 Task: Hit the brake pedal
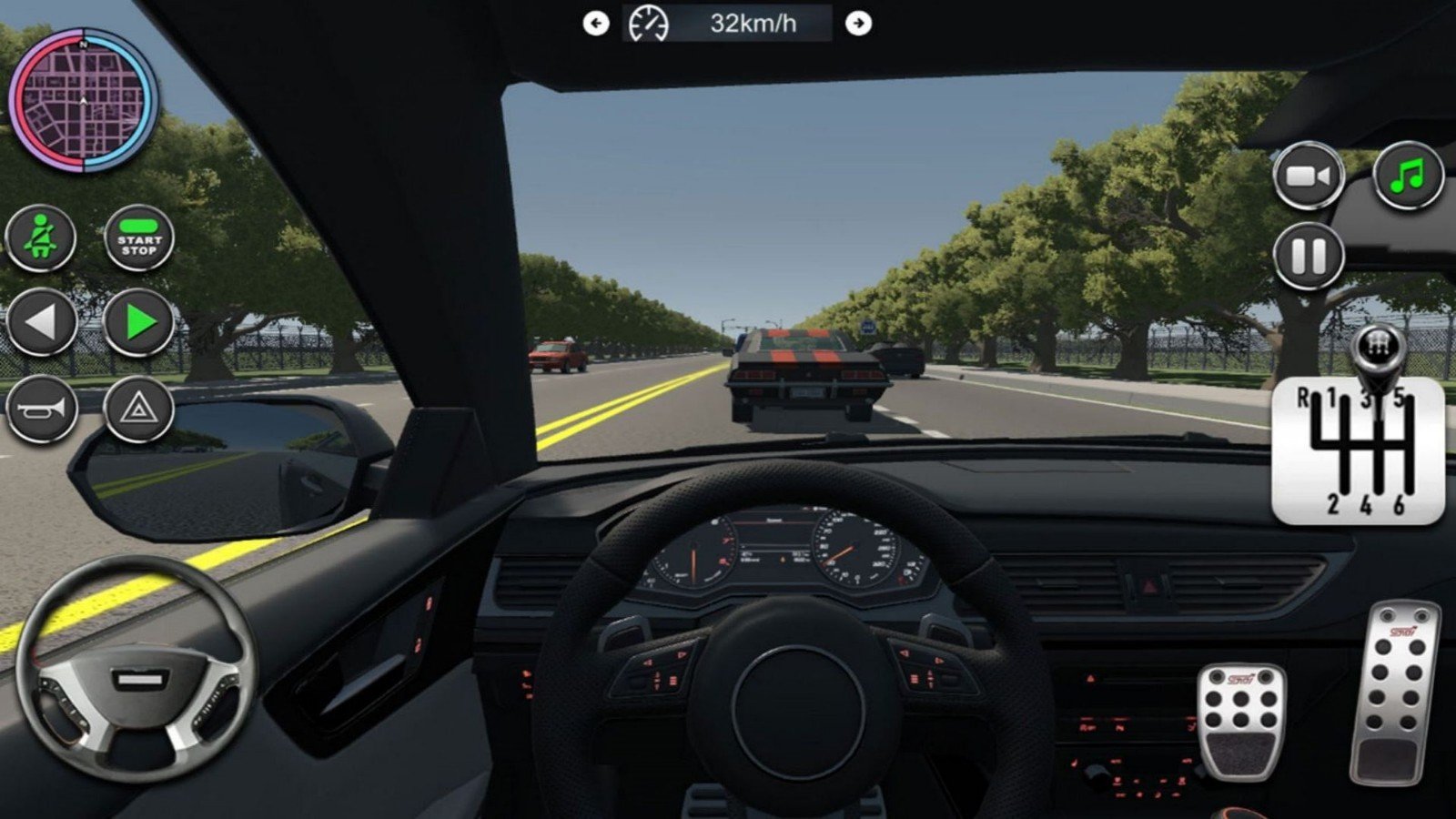pos(1241,720)
